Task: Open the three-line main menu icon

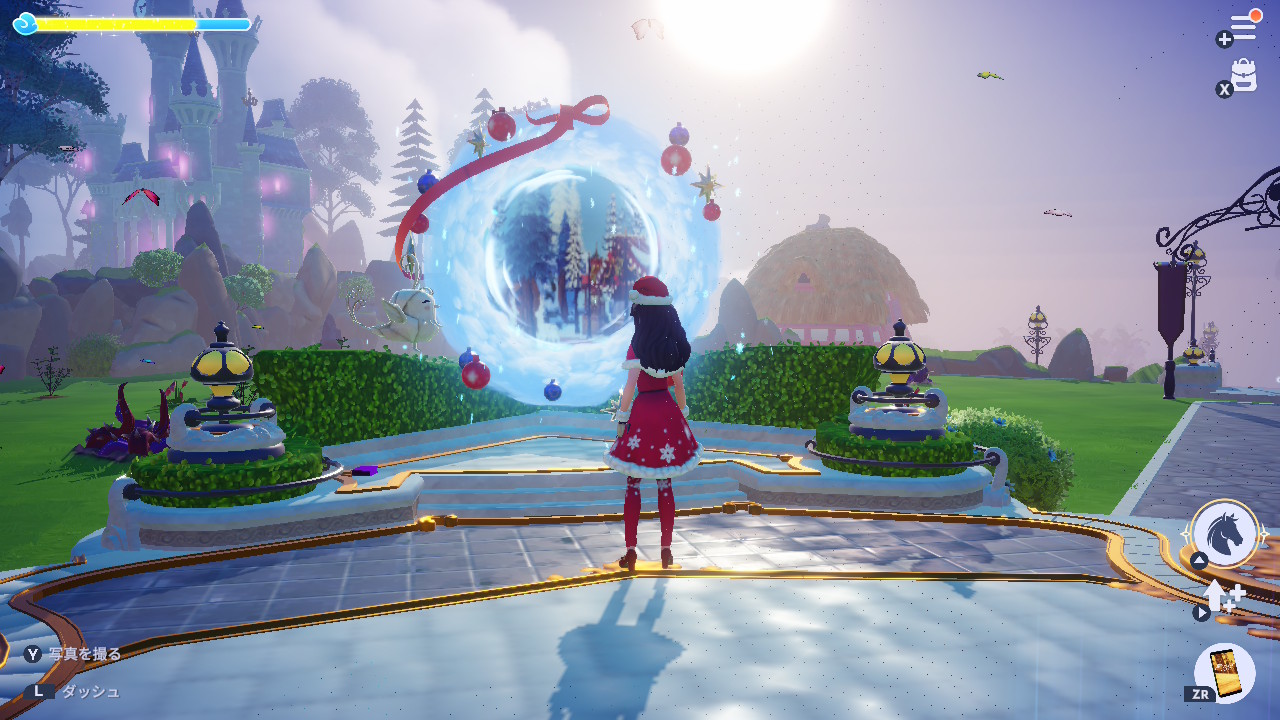Action: (x=1243, y=27)
